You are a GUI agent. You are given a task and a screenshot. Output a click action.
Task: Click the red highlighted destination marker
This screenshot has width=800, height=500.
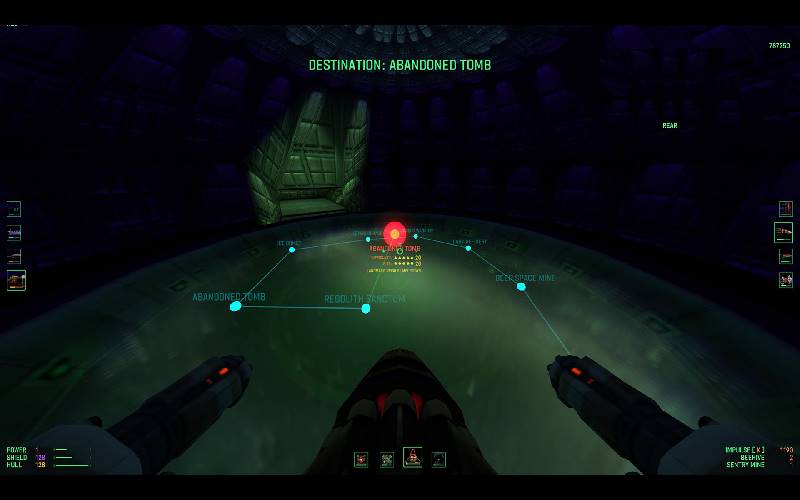point(394,234)
